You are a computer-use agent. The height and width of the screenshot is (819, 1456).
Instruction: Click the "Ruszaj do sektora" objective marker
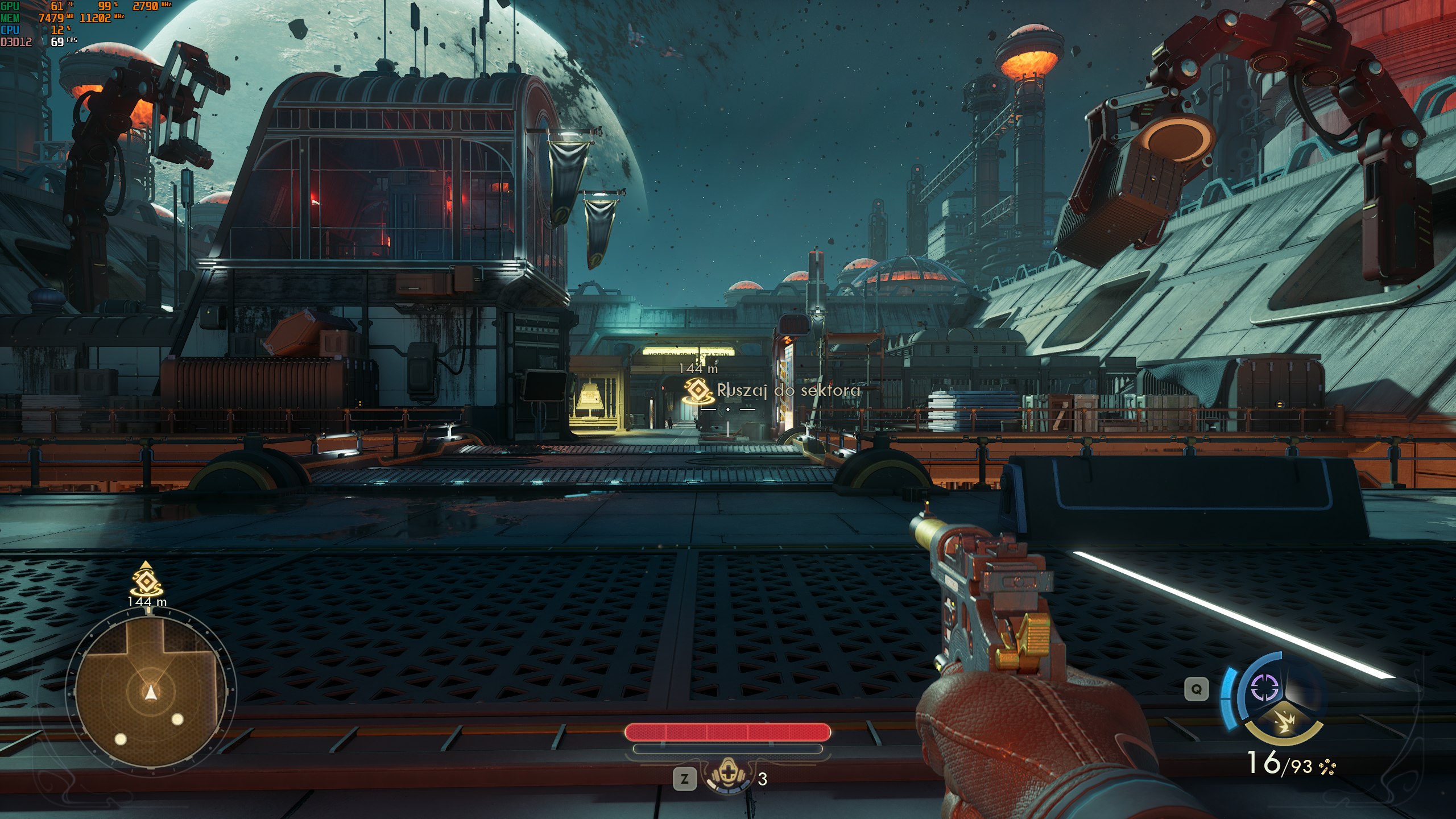[697, 391]
